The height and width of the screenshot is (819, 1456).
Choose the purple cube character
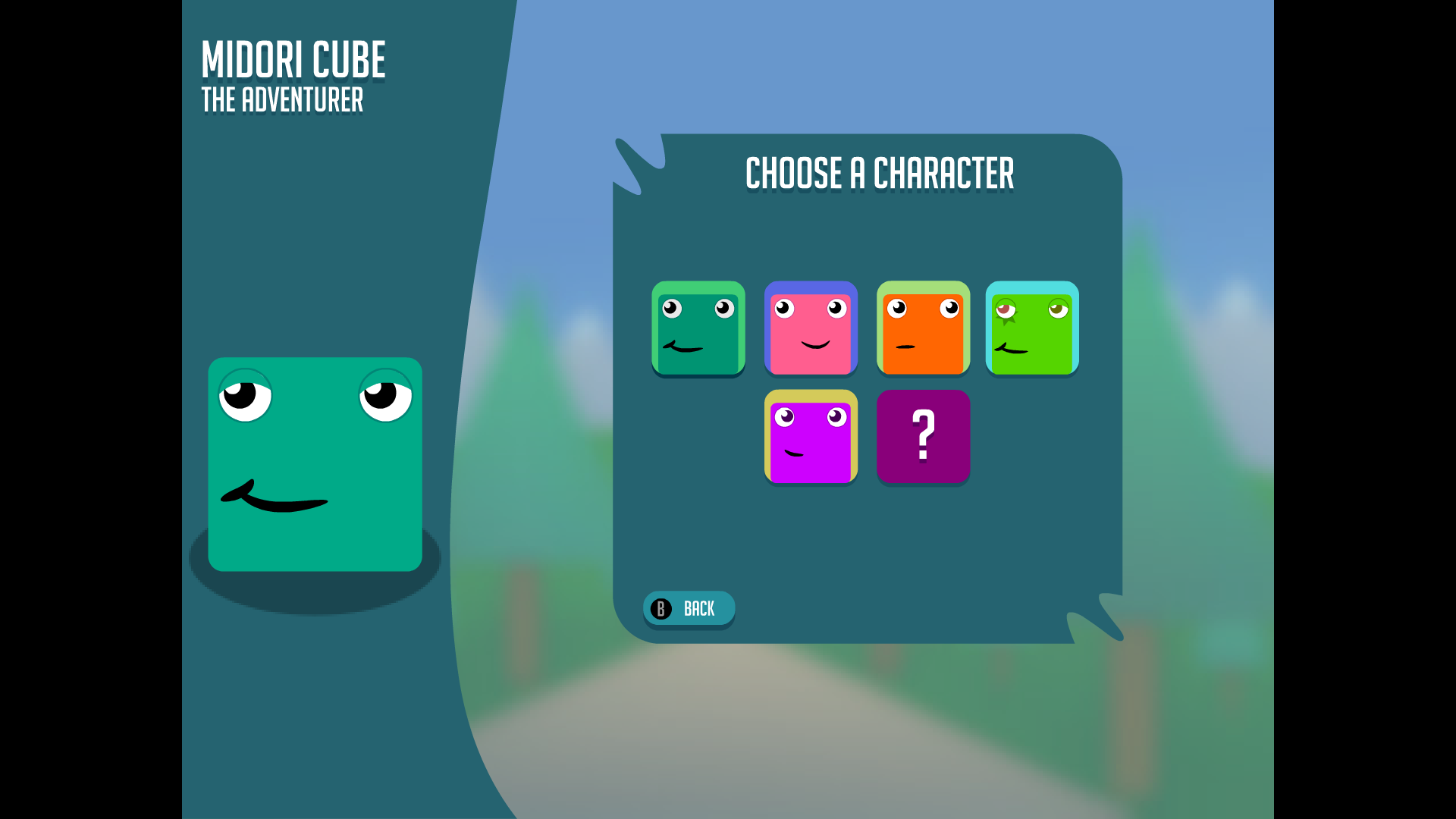coord(811,437)
